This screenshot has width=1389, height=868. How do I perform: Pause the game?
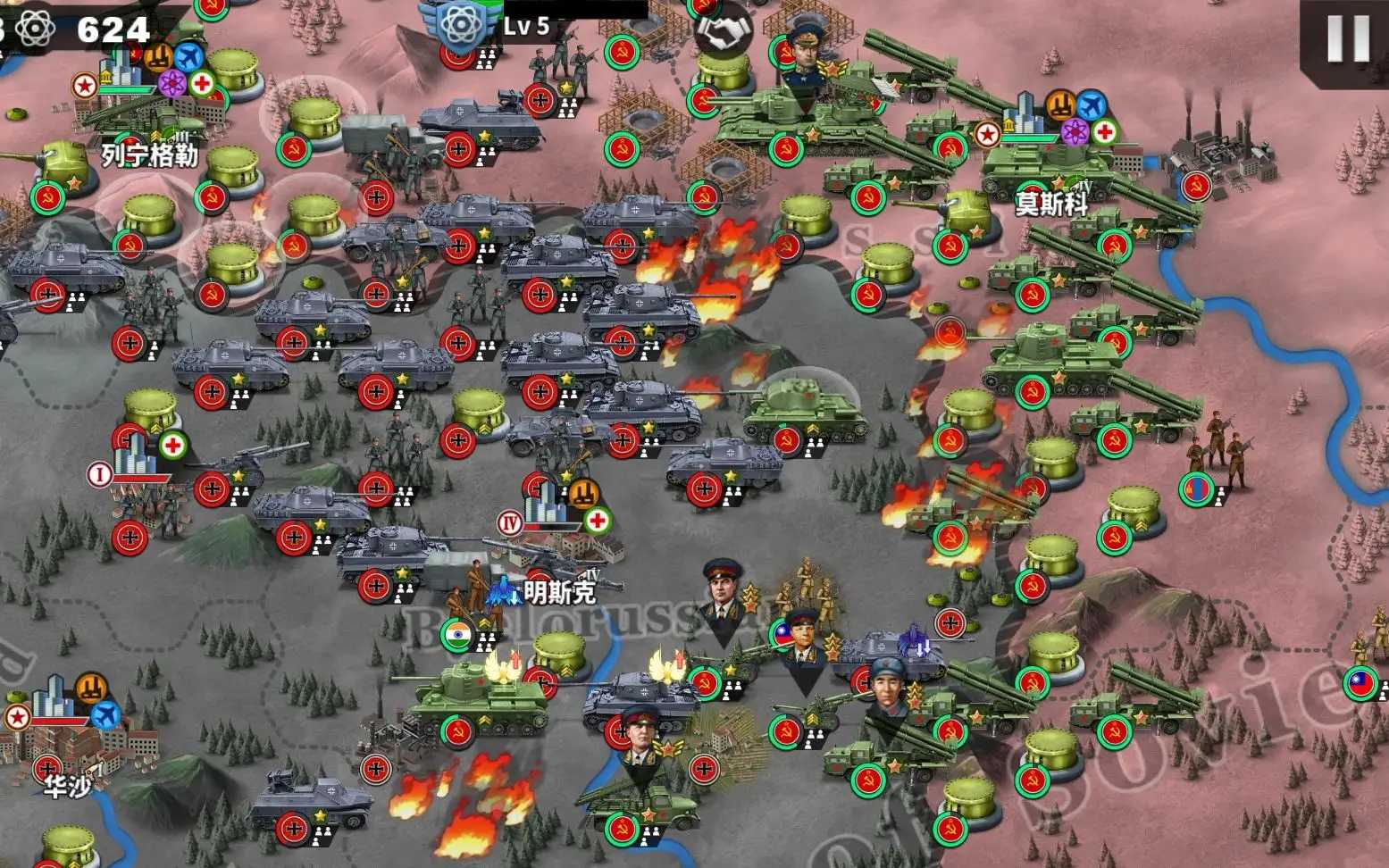1346,40
